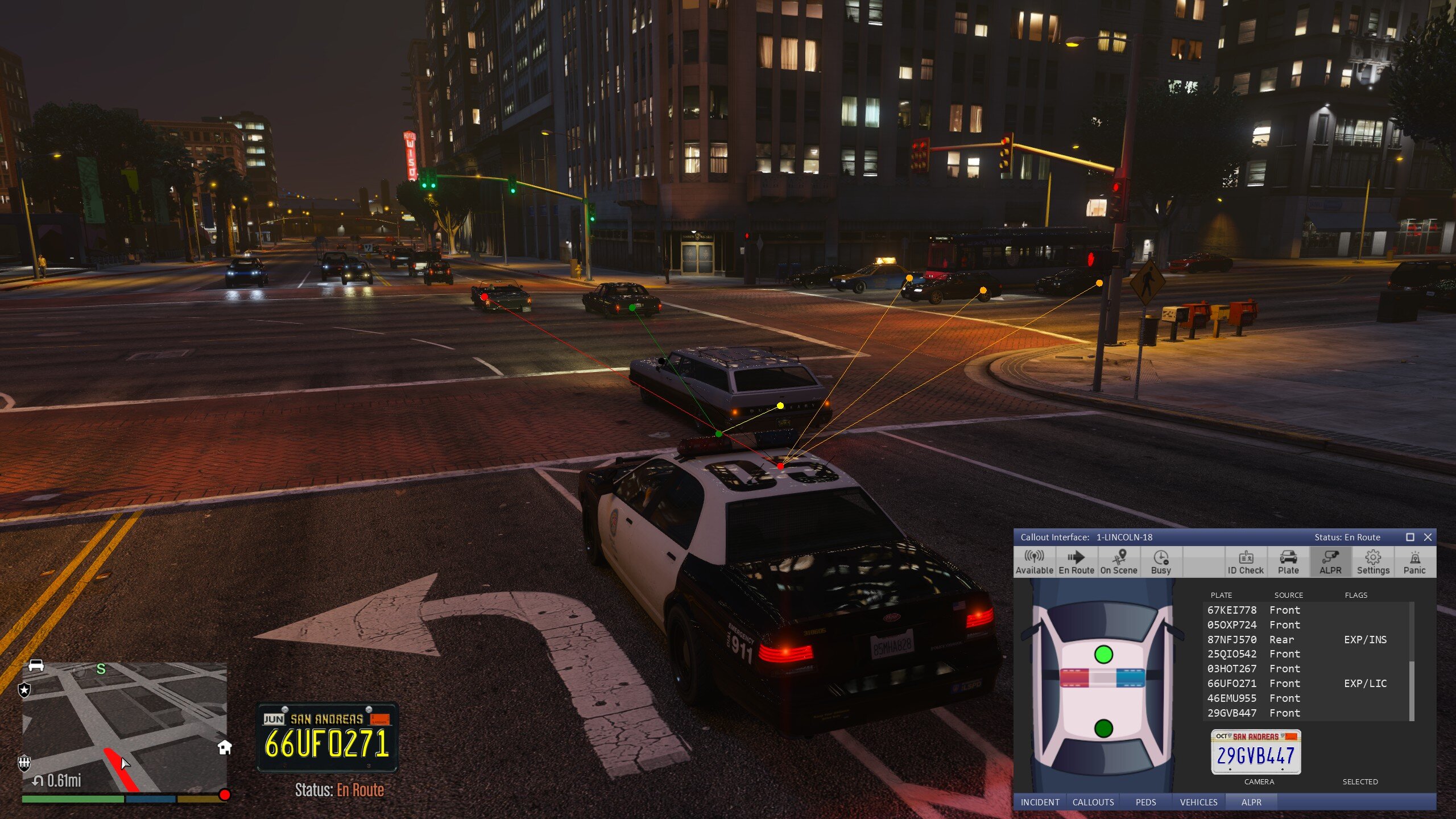The height and width of the screenshot is (819, 1456).
Task: Set status to Available
Action: tap(1034, 562)
